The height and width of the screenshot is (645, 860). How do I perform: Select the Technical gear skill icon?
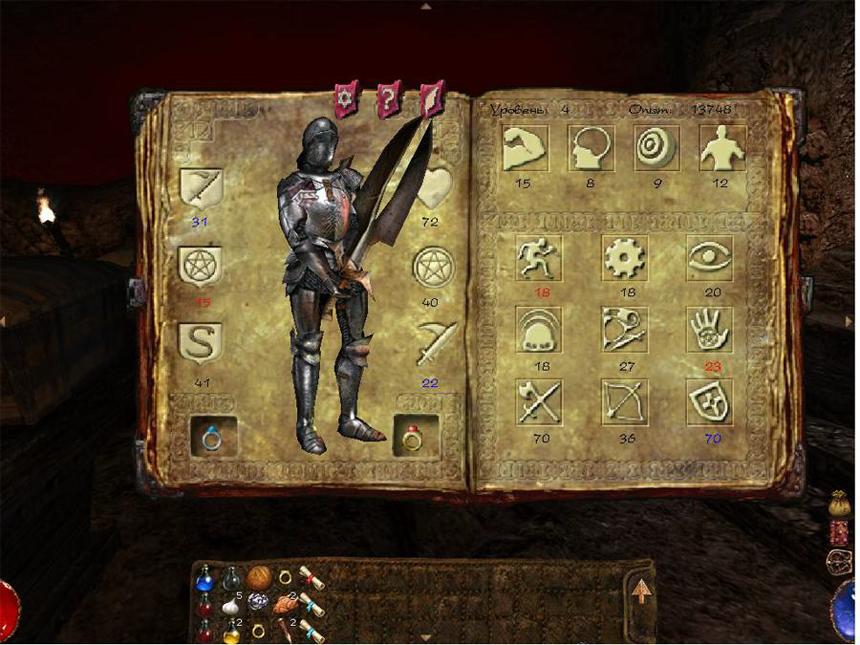click(x=624, y=258)
